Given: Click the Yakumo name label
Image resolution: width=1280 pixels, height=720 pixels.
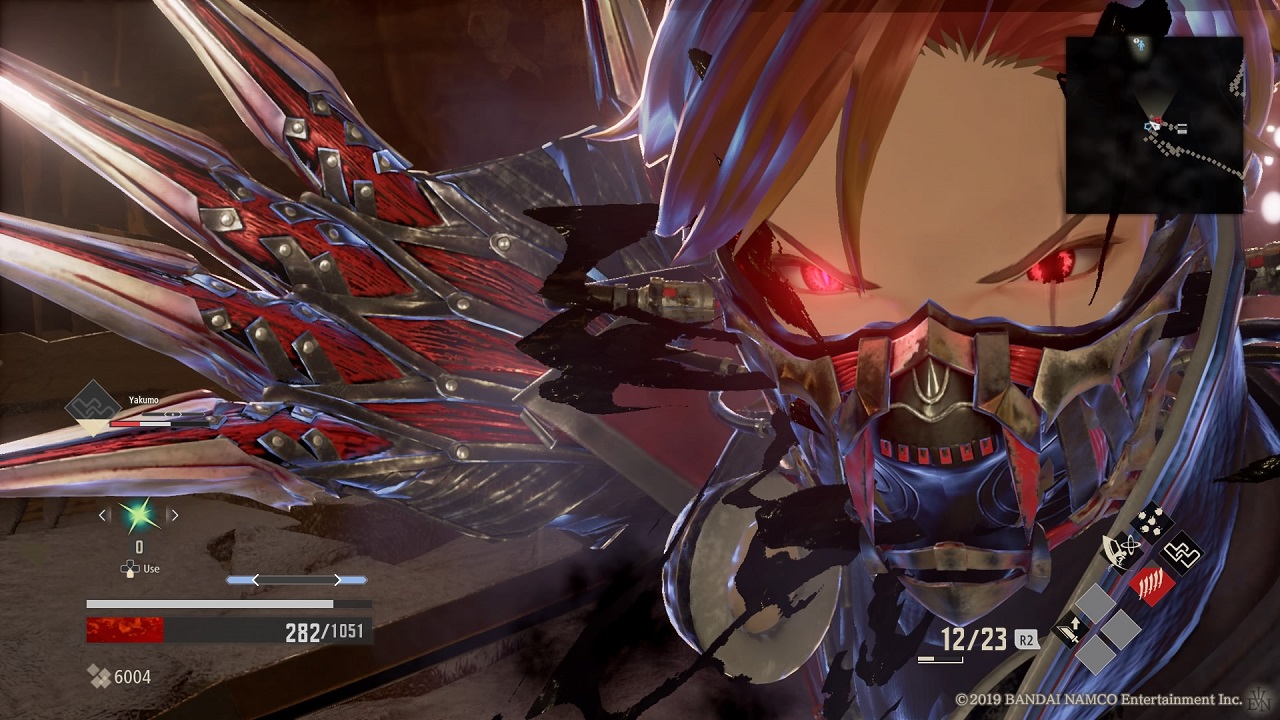Looking at the screenshot, I should click(143, 400).
